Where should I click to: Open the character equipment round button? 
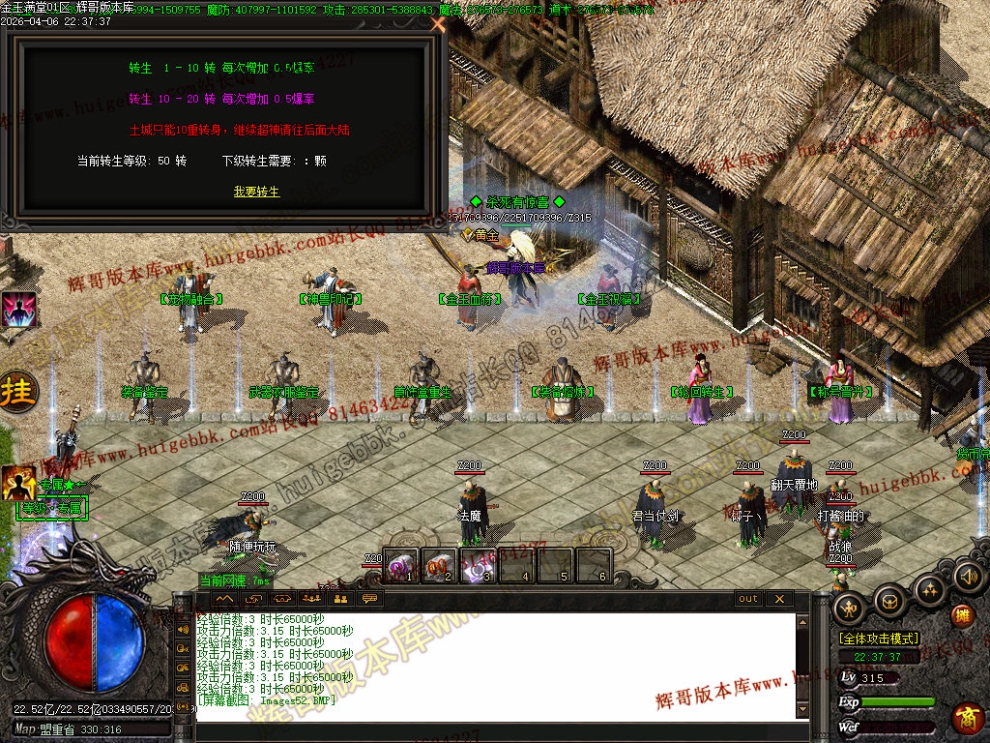click(x=850, y=607)
